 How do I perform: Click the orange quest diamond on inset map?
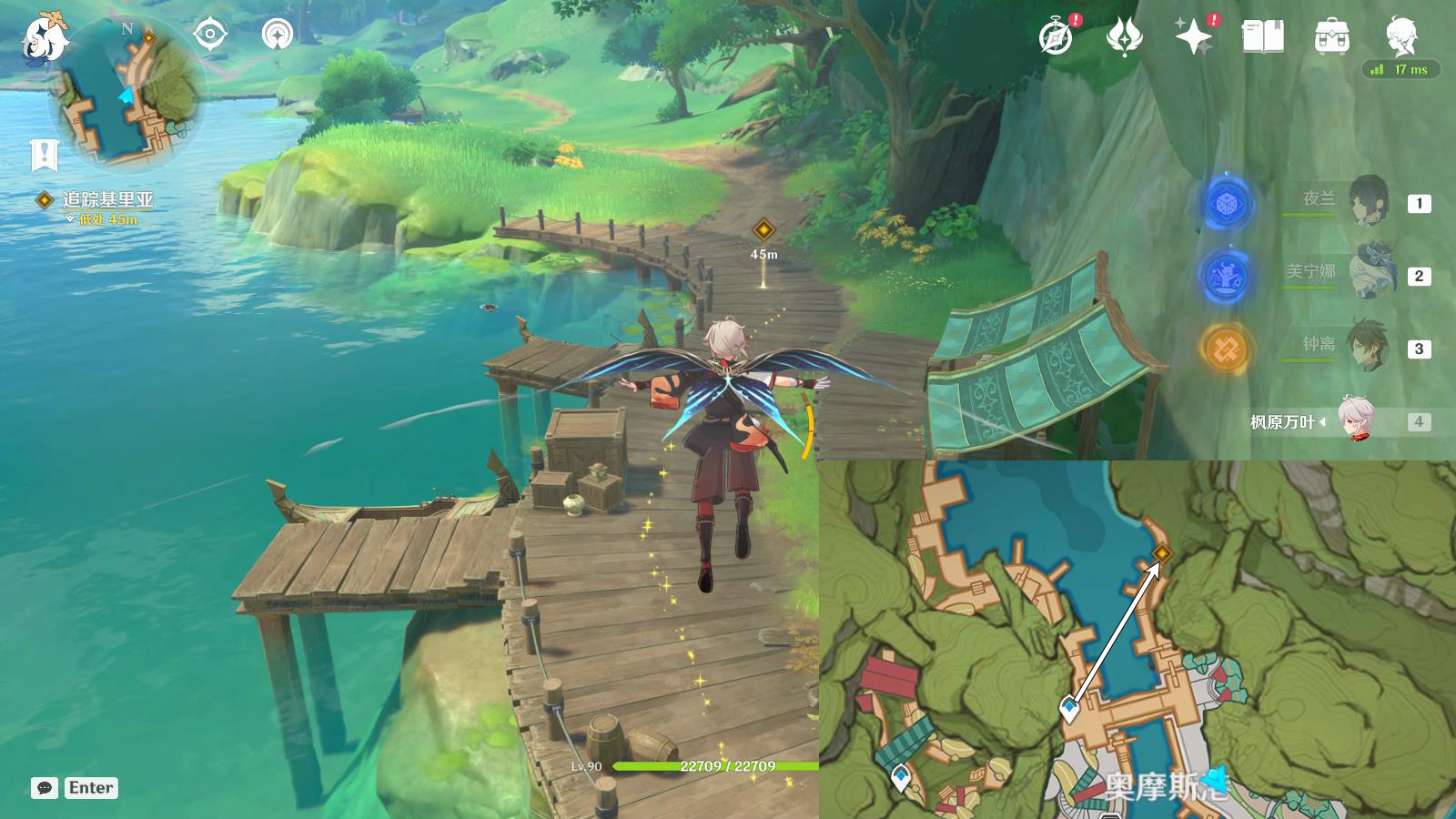(1162, 553)
